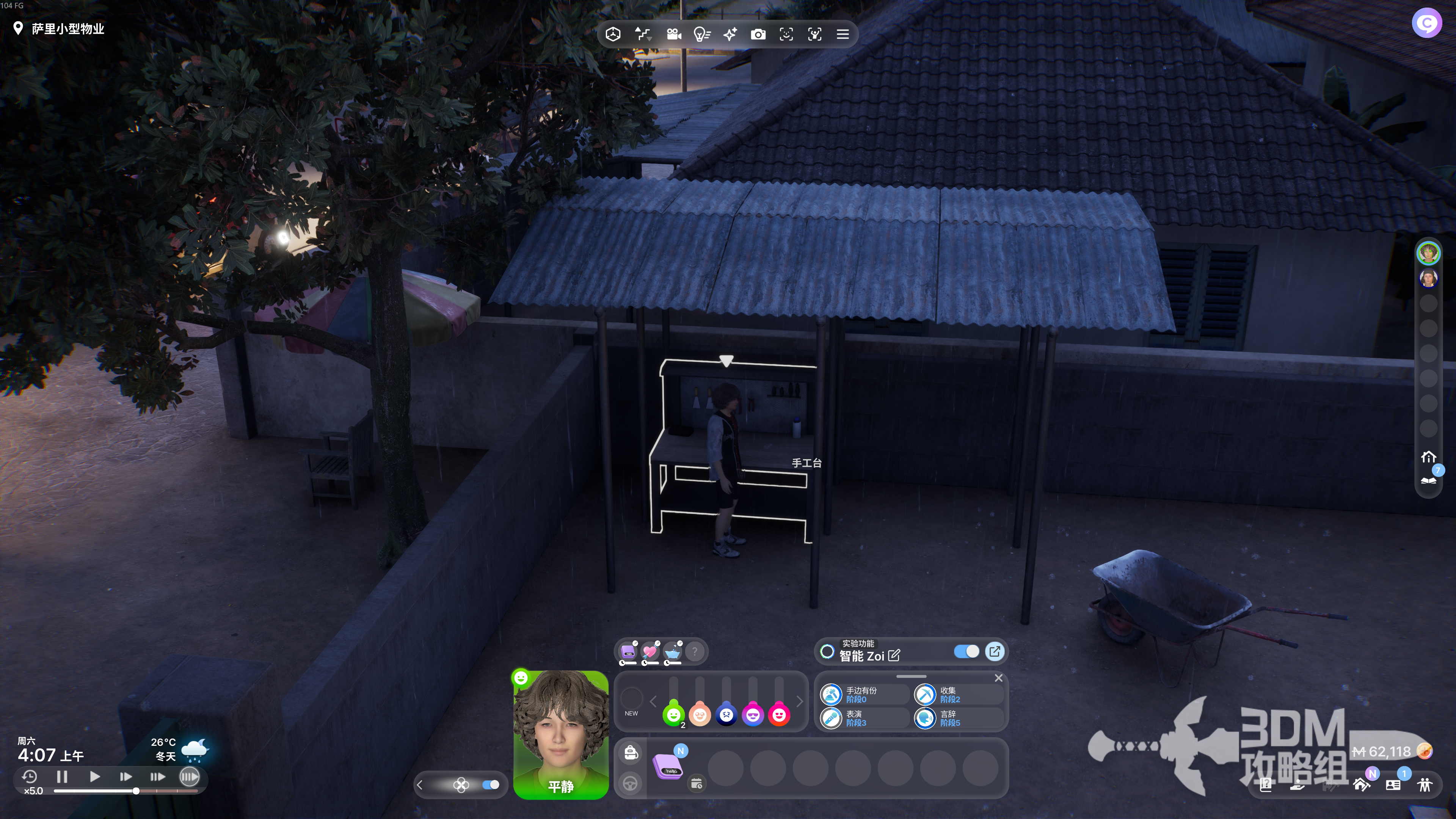1456x819 pixels.
Task: Set game to normal play speed
Action: tap(94, 777)
